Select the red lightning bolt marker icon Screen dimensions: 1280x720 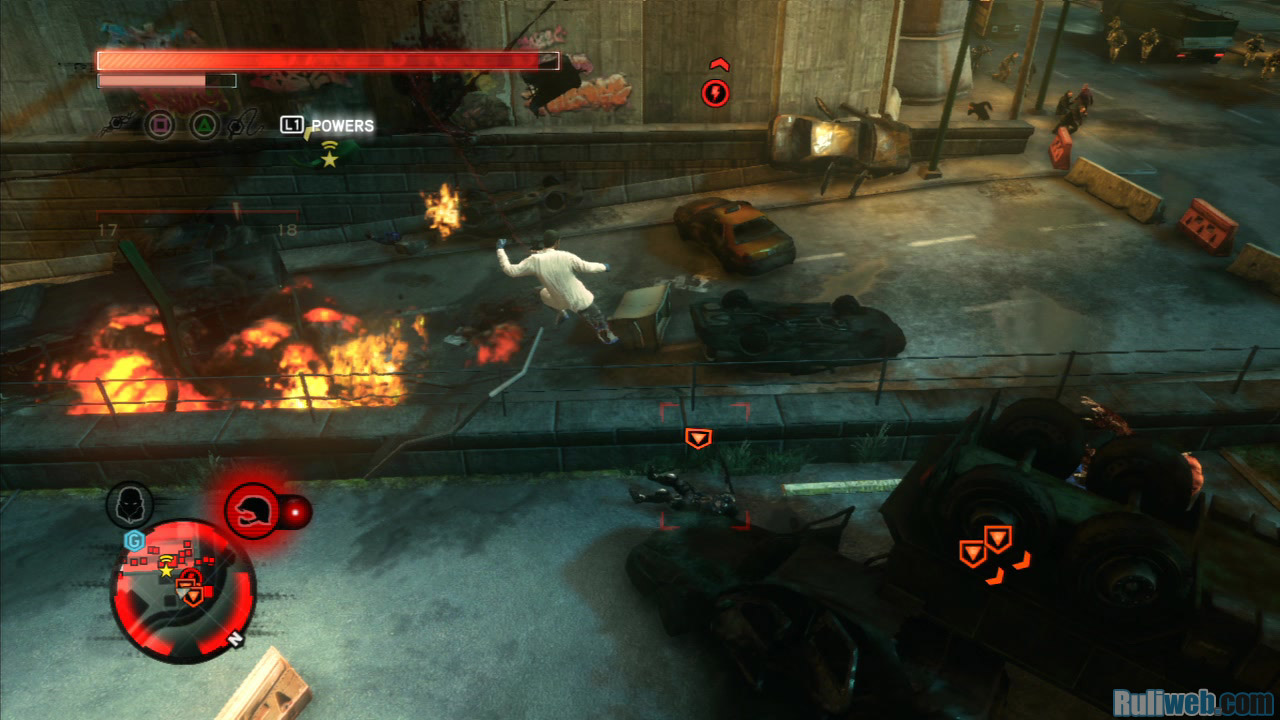715,94
